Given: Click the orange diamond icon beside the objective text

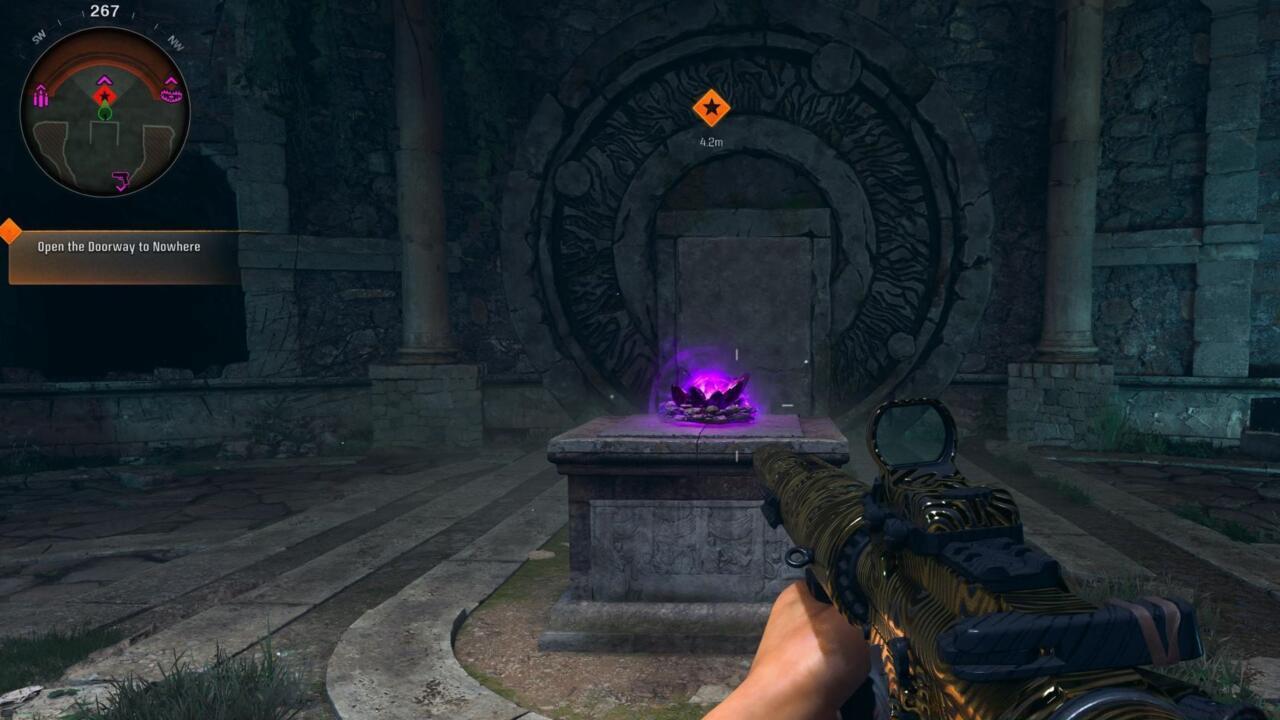Looking at the screenshot, I should (x=9, y=231).
